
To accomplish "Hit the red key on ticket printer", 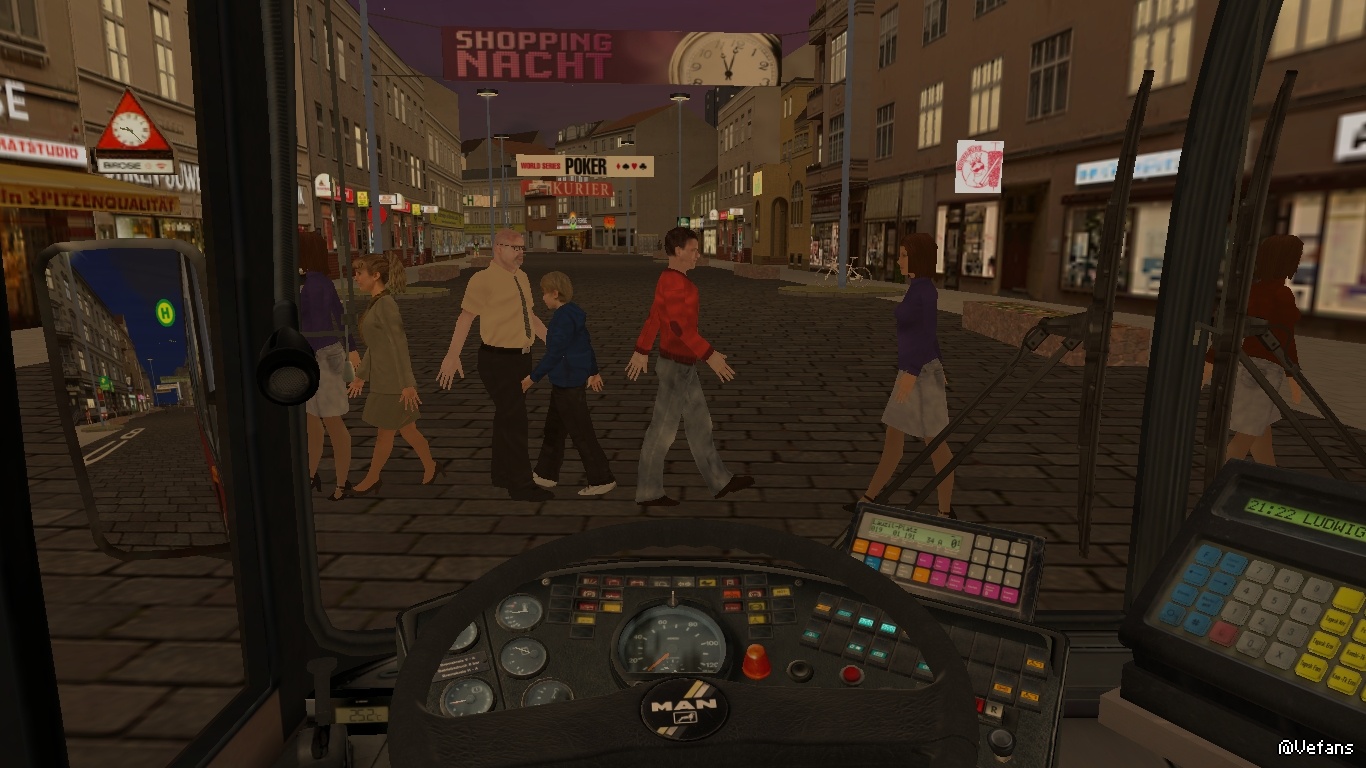I will [x=1223, y=633].
